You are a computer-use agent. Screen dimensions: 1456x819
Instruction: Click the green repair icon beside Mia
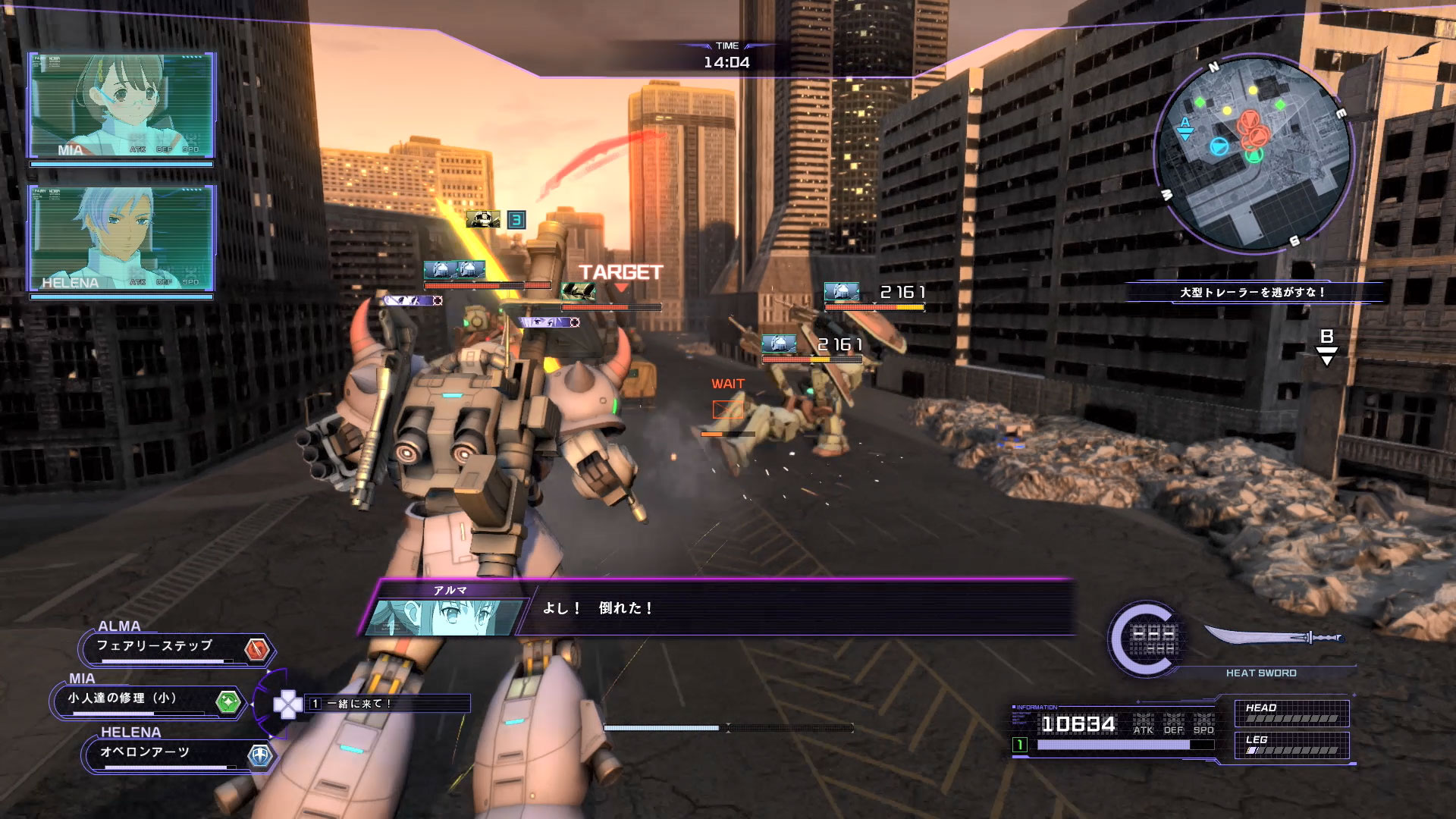point(227,701)
